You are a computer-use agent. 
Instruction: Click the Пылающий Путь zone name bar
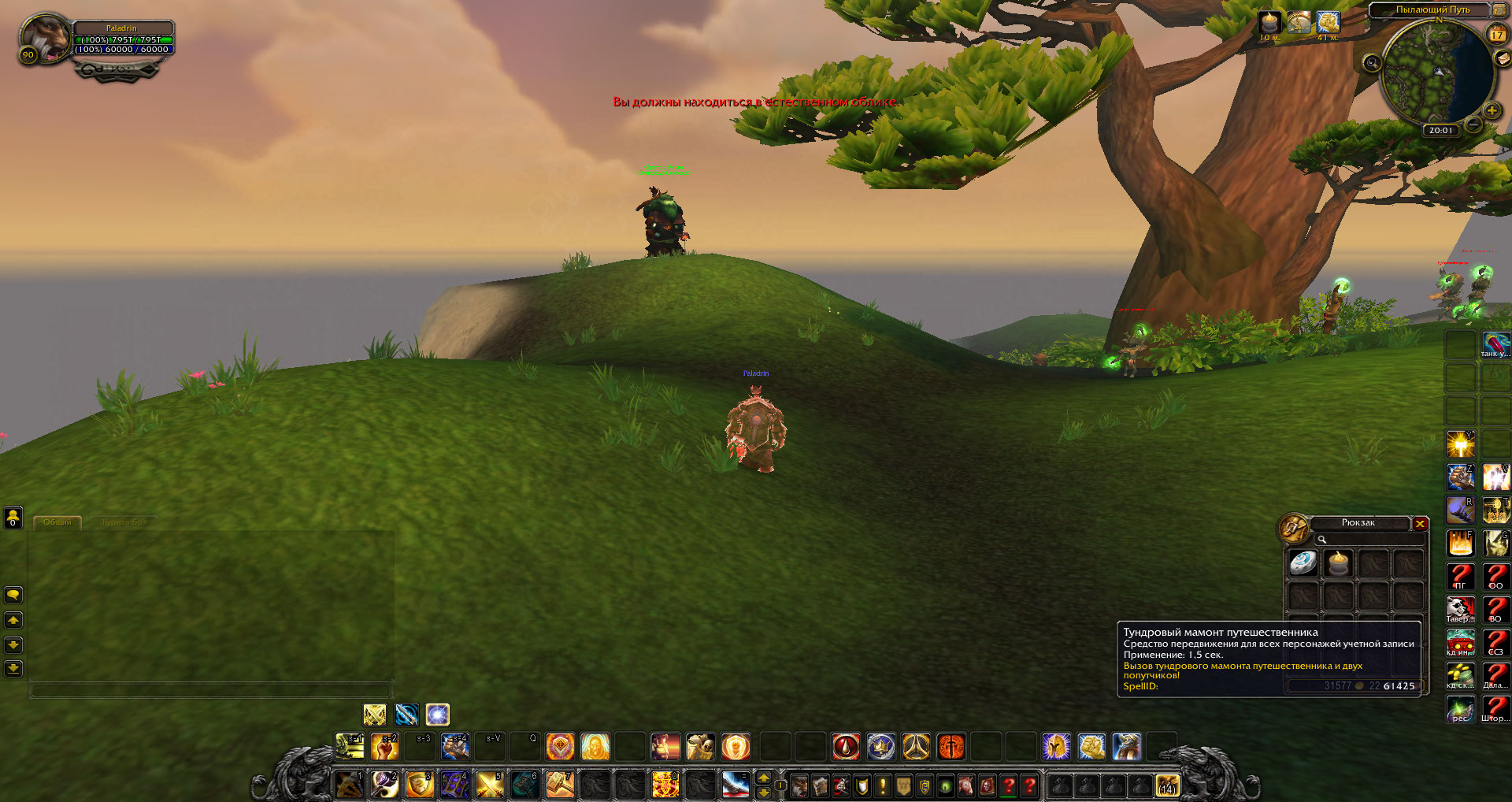click(x=1432, y=10)
